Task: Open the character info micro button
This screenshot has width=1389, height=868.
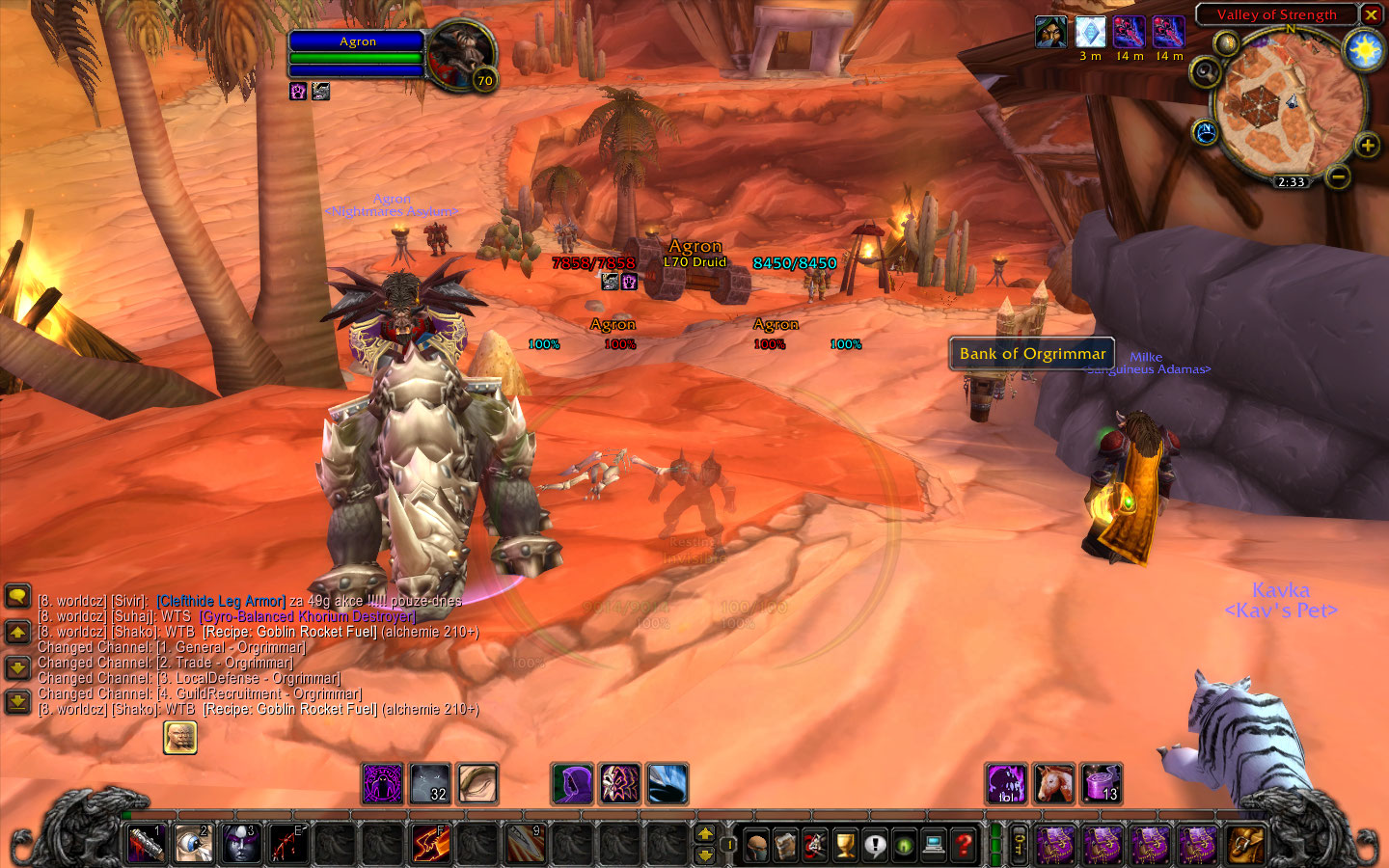Action: (x=756, y=846)
